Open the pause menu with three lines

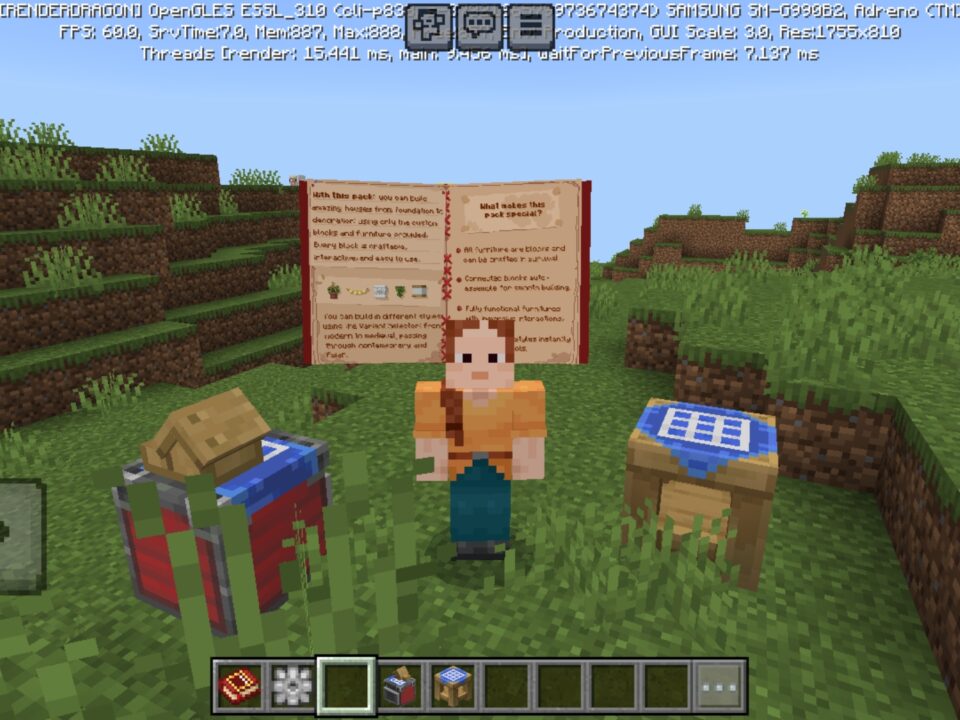531,26
